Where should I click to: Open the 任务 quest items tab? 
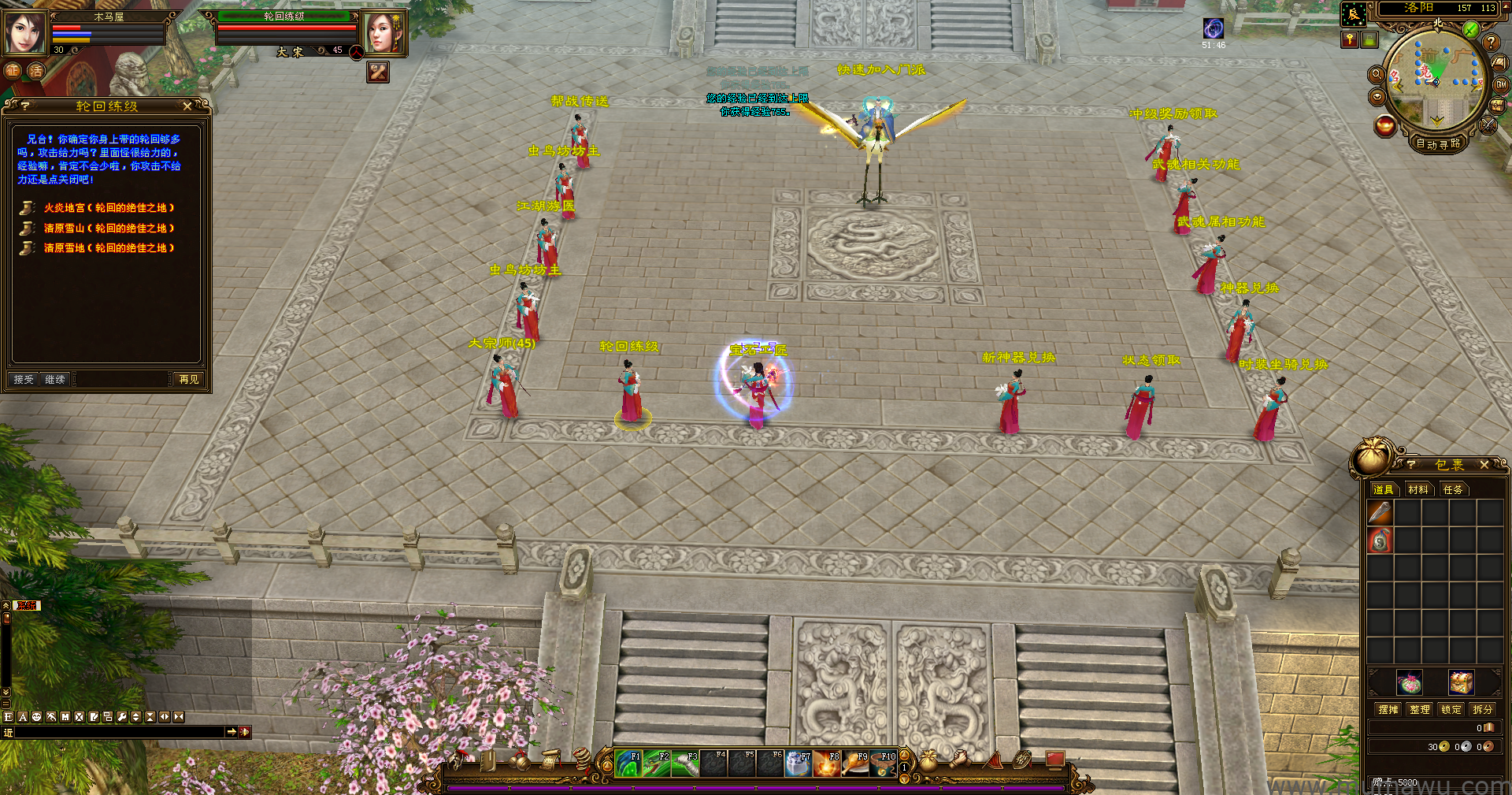tap(1453, 490)
